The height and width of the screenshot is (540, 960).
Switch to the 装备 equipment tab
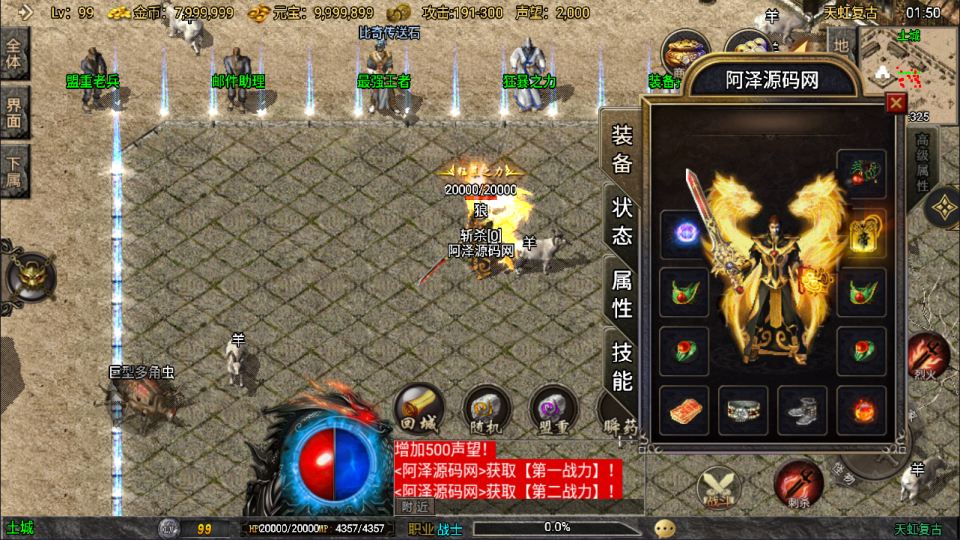click(x=622, y=150)
